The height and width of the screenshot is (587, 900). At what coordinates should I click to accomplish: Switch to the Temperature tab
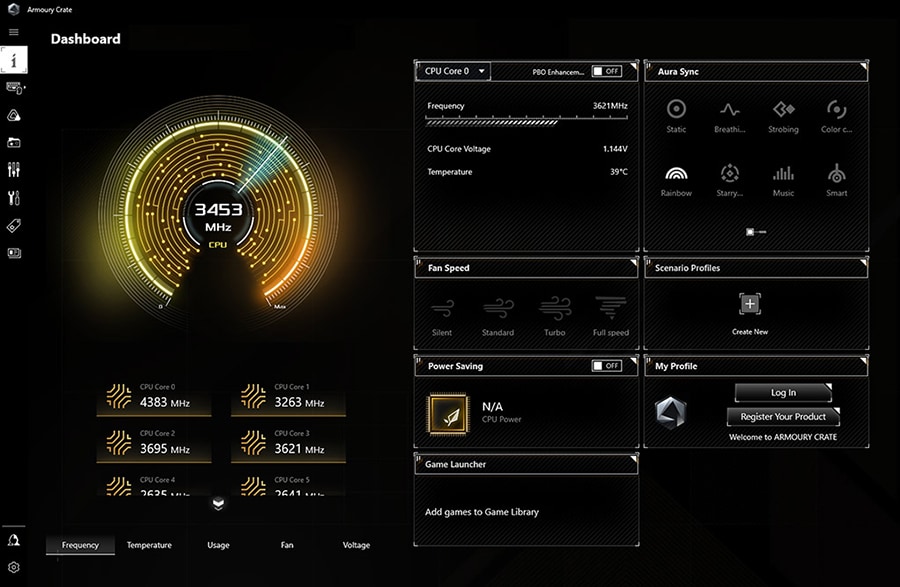(149, 545)
